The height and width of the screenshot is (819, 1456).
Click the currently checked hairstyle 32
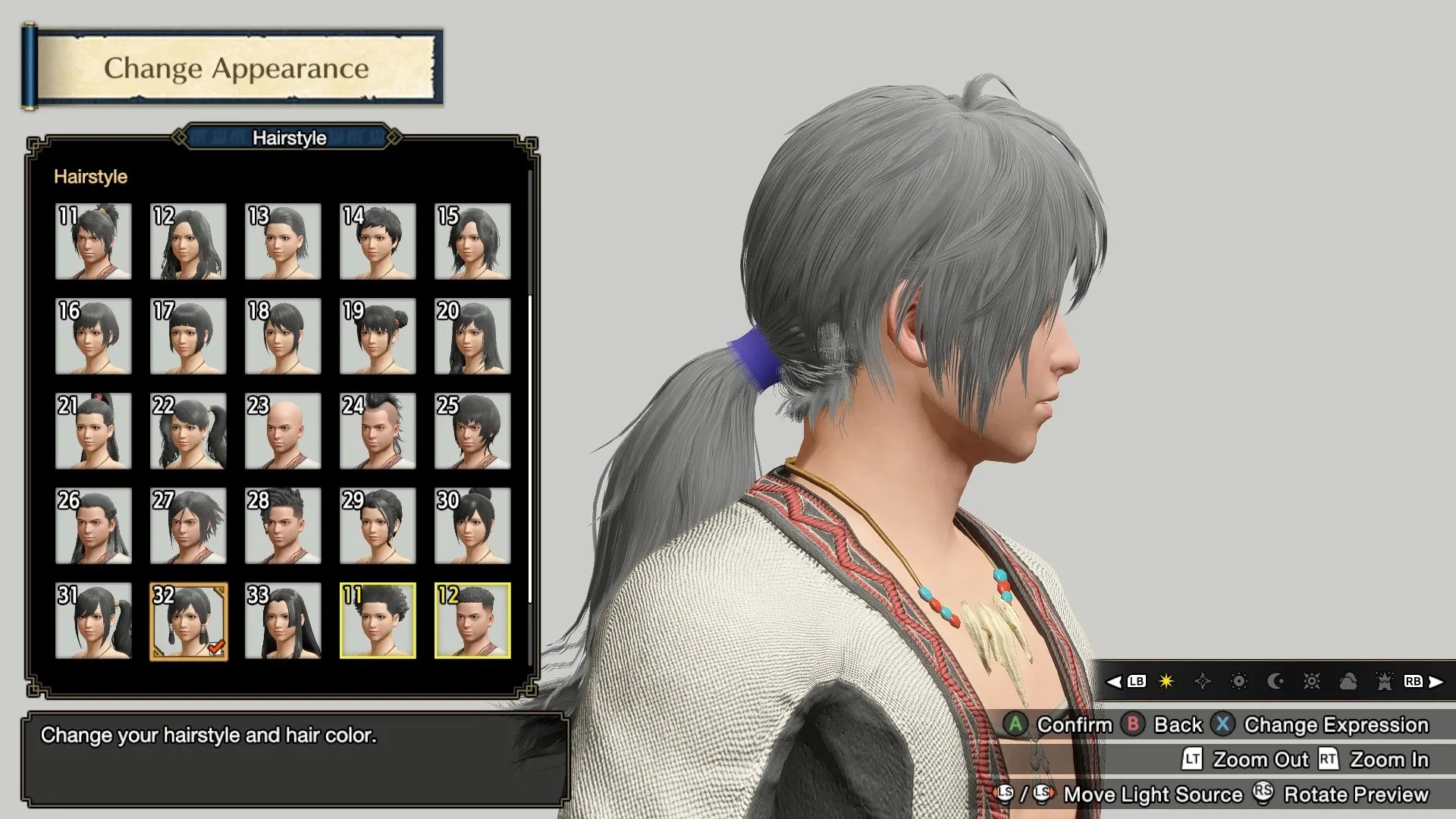coord(188,620)
